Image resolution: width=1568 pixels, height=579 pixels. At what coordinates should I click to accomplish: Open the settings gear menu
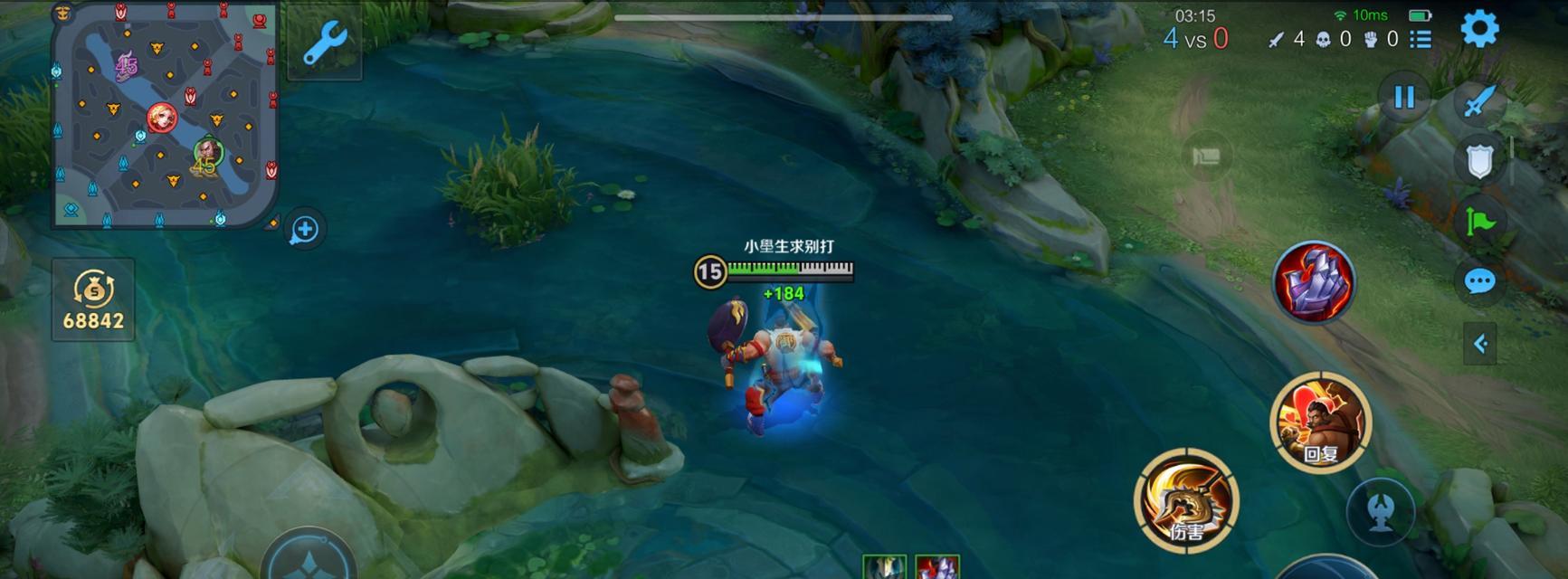point(1479,30)
